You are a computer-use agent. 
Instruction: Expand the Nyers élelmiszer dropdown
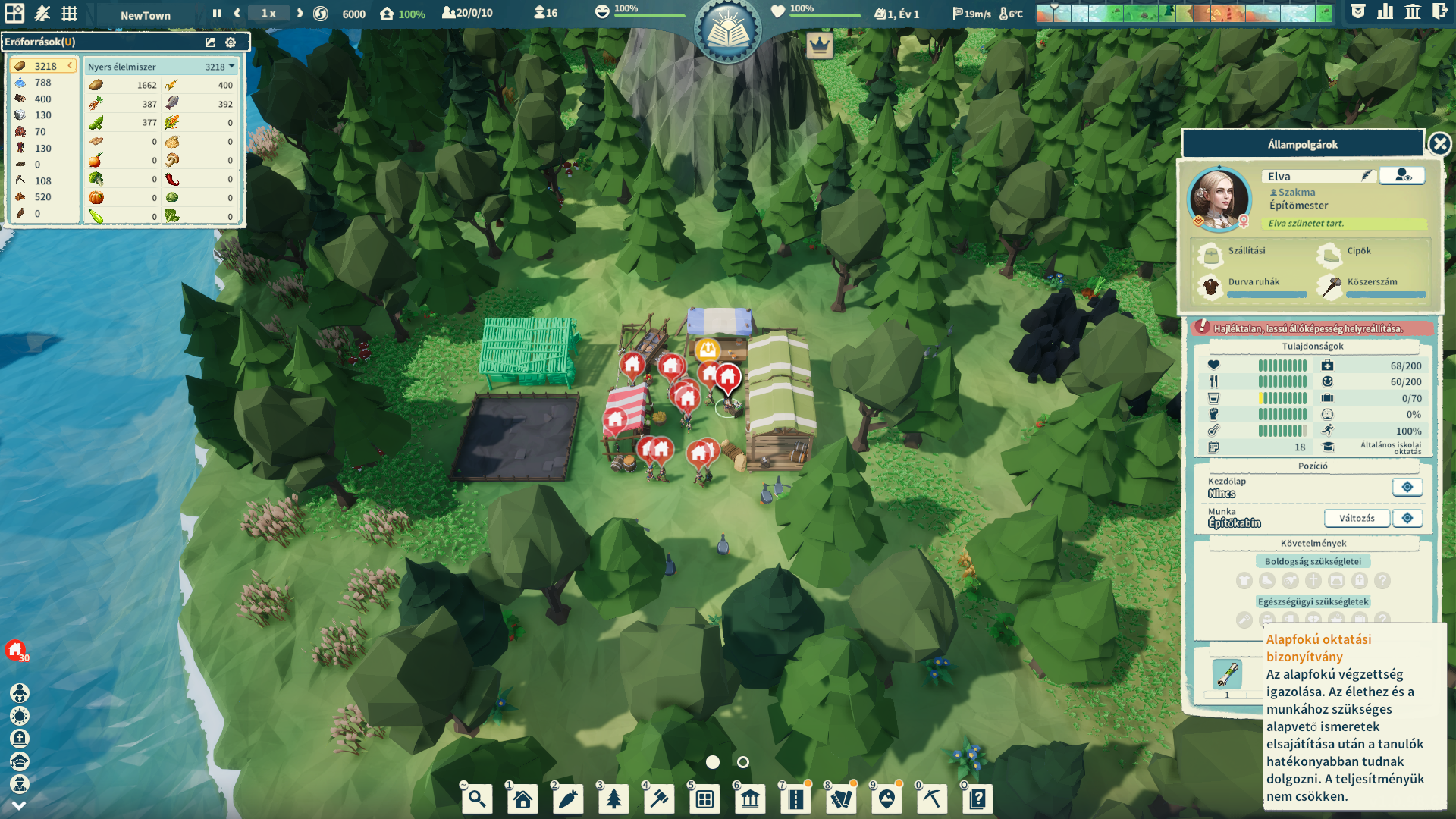231,67
